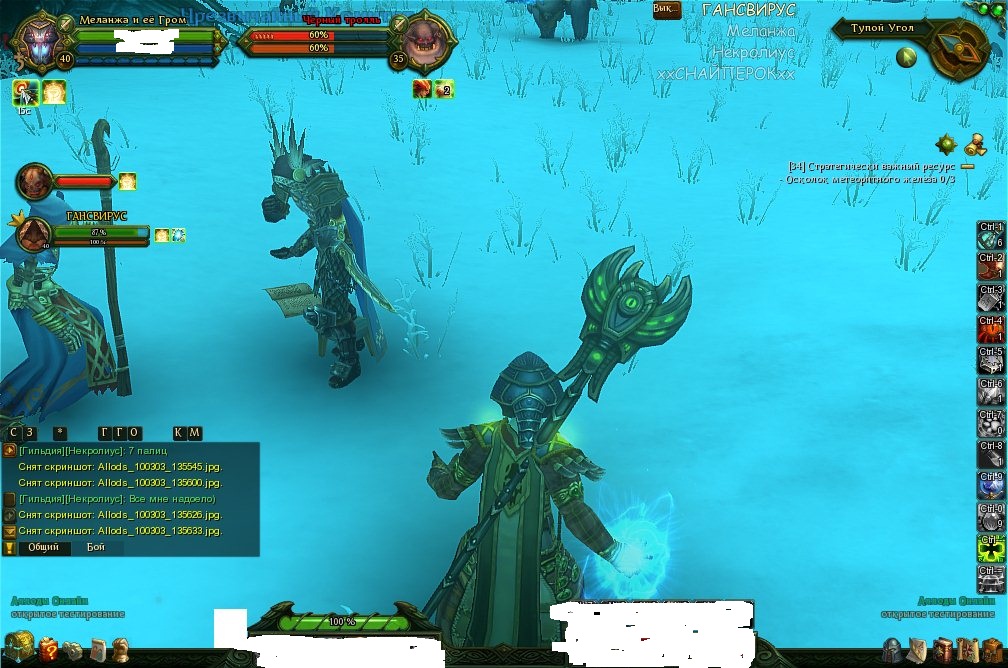Click the Вык. button at top
Viewport: 1008px width, 668px height.
[x=664, y=10]
